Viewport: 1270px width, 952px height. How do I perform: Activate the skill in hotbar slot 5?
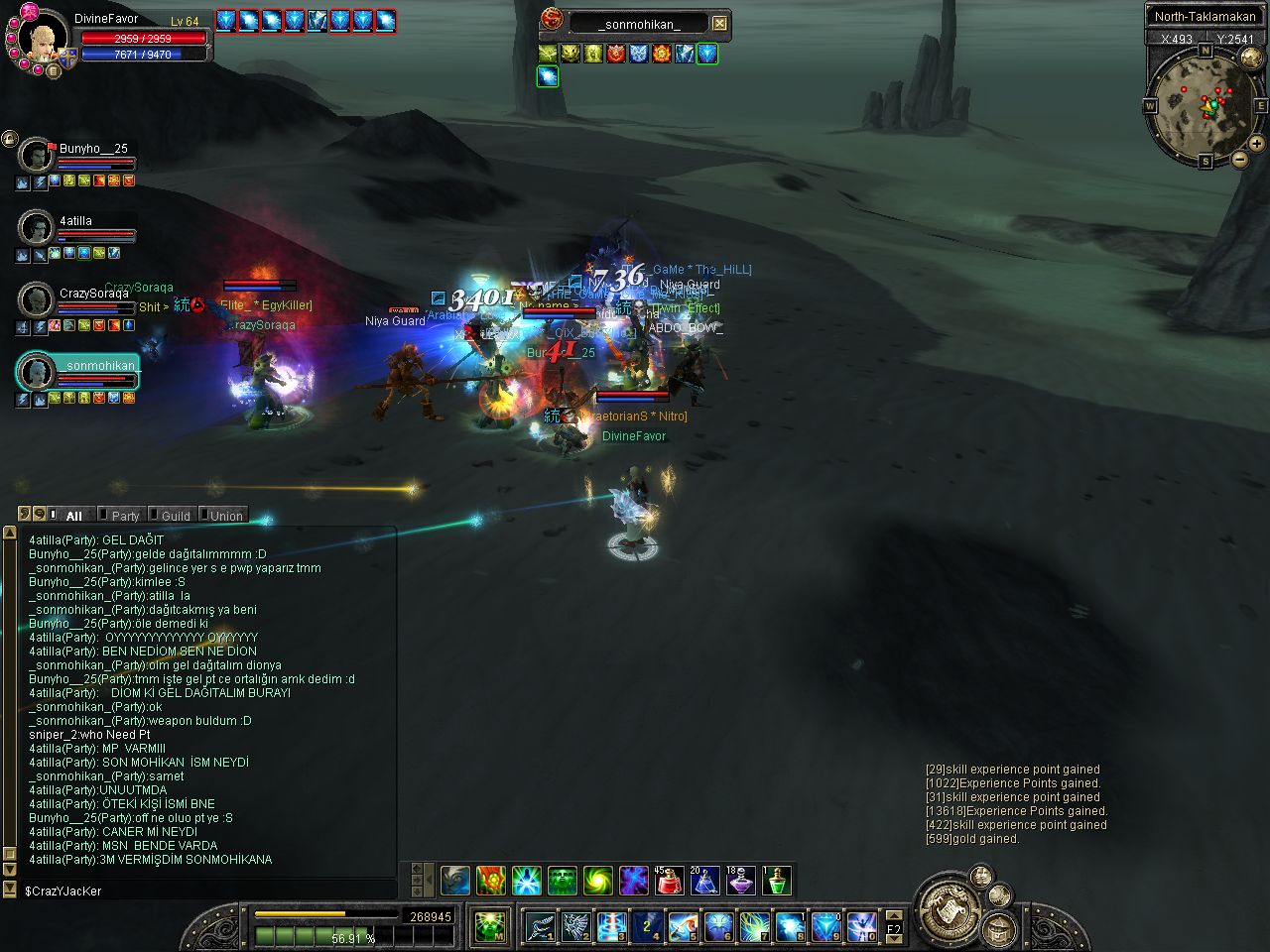click(x=684, y=926)
